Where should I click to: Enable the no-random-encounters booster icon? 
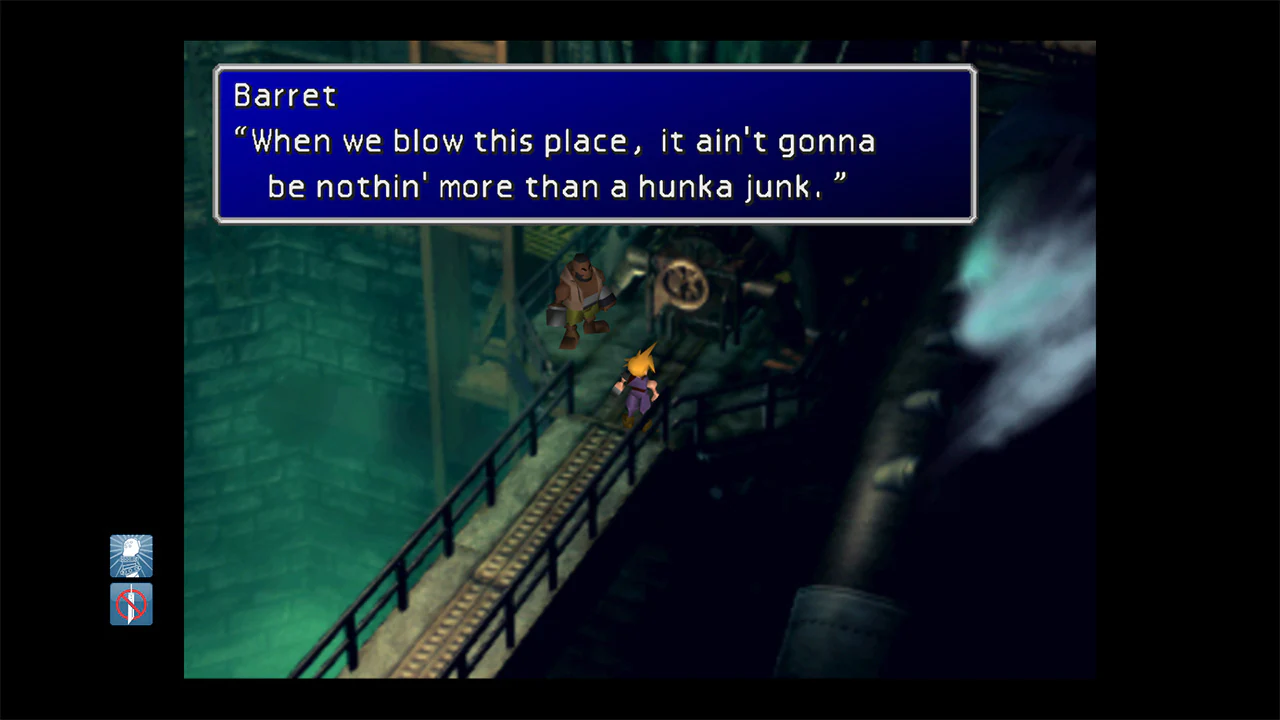(x=131, y=604)
